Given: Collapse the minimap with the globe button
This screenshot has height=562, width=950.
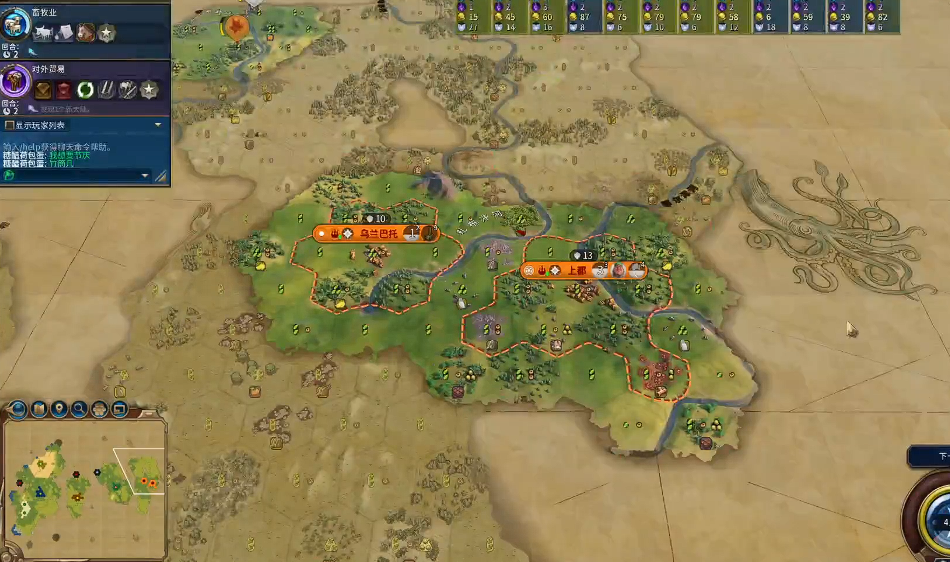Looking at the screenshot, I should (18, 409).
